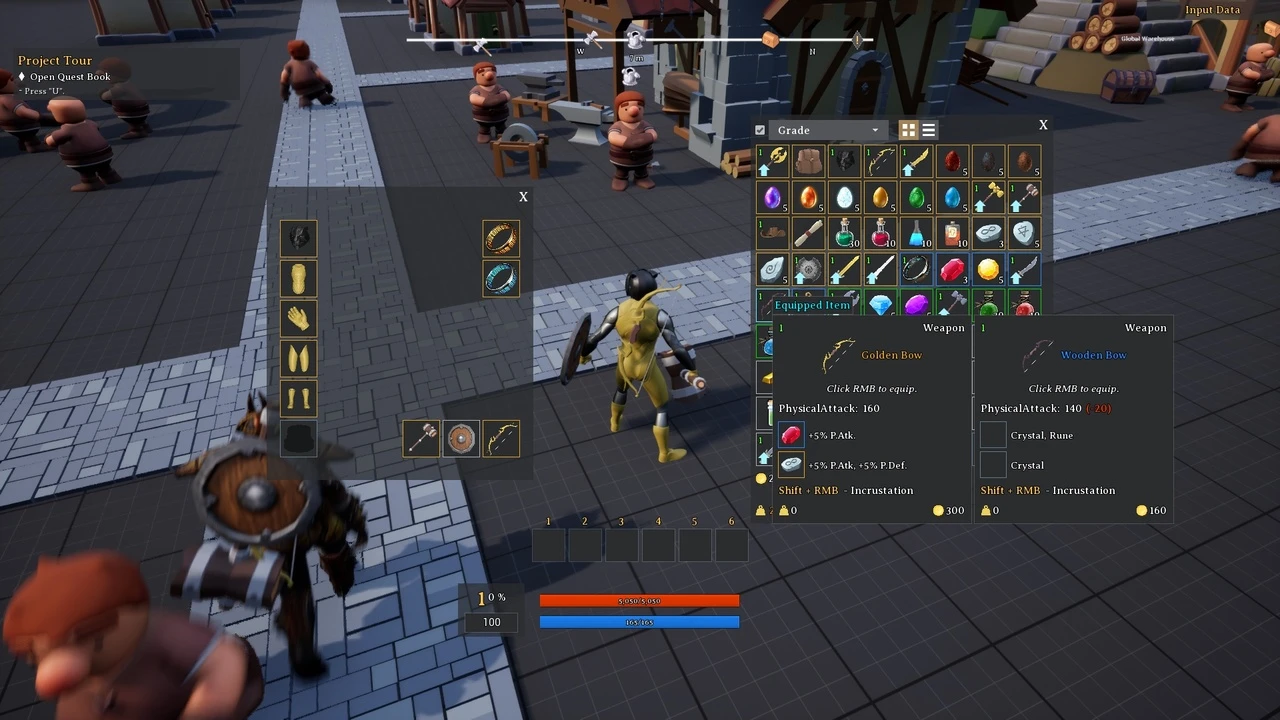This screenshot has height=720, width=1280.
Task: Switch inventory to grid view
Action: pos(908,130)
